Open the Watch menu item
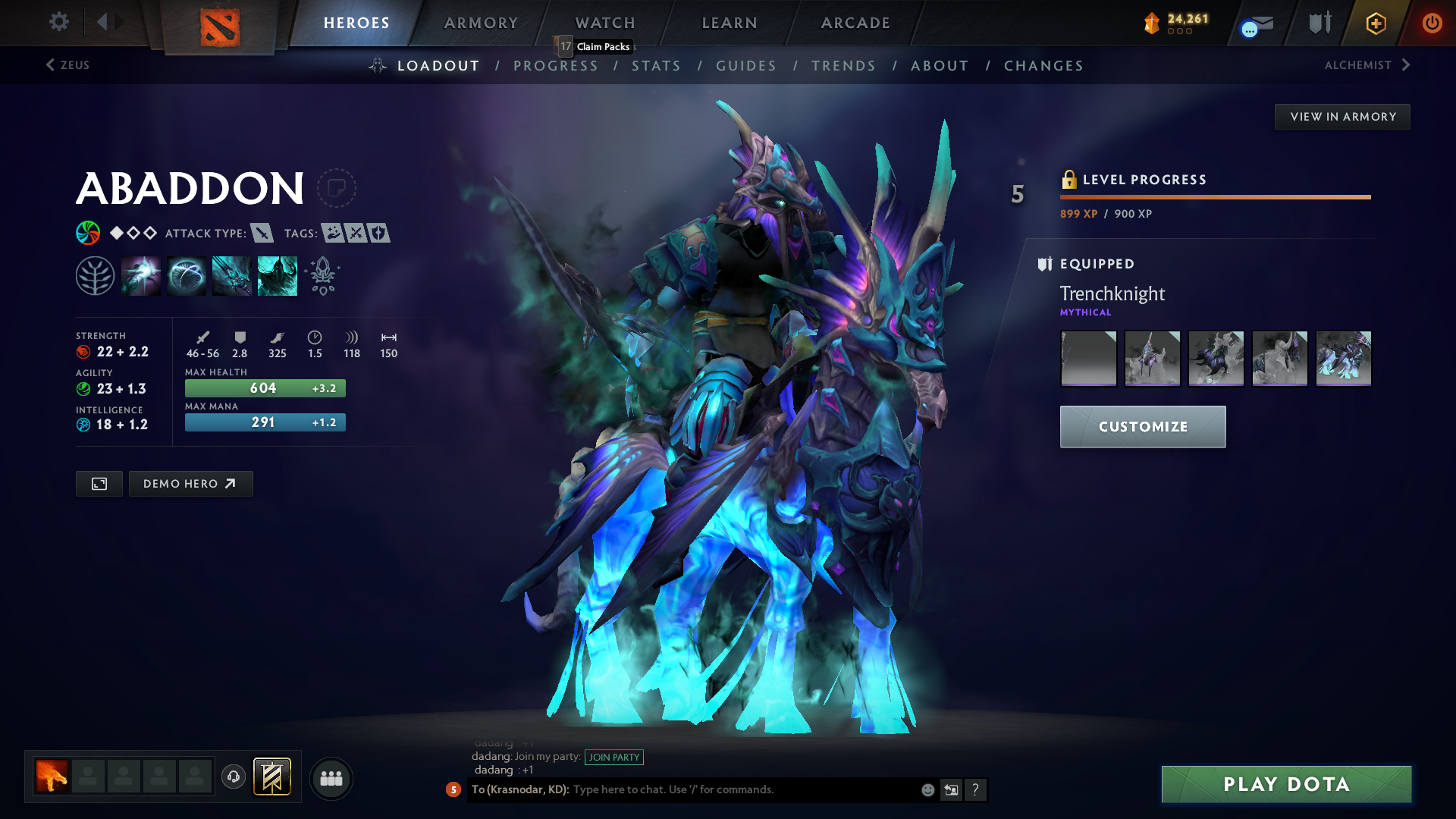Screen dimensions: 1456x819 coord(604,23)
